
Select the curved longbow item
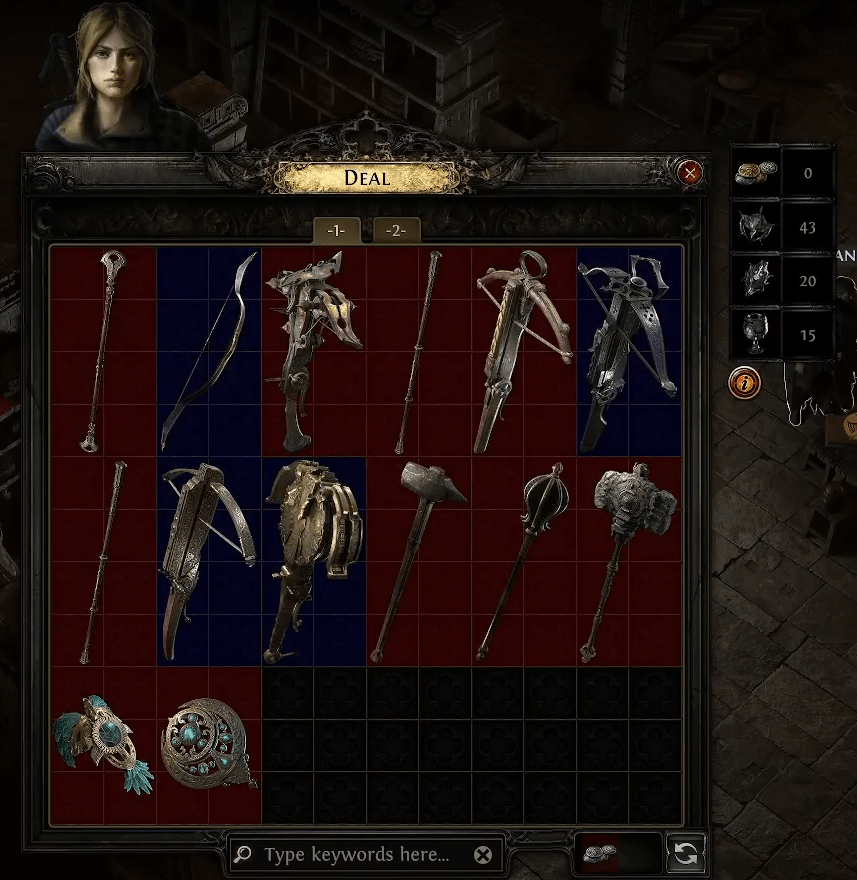coord(209,350)
